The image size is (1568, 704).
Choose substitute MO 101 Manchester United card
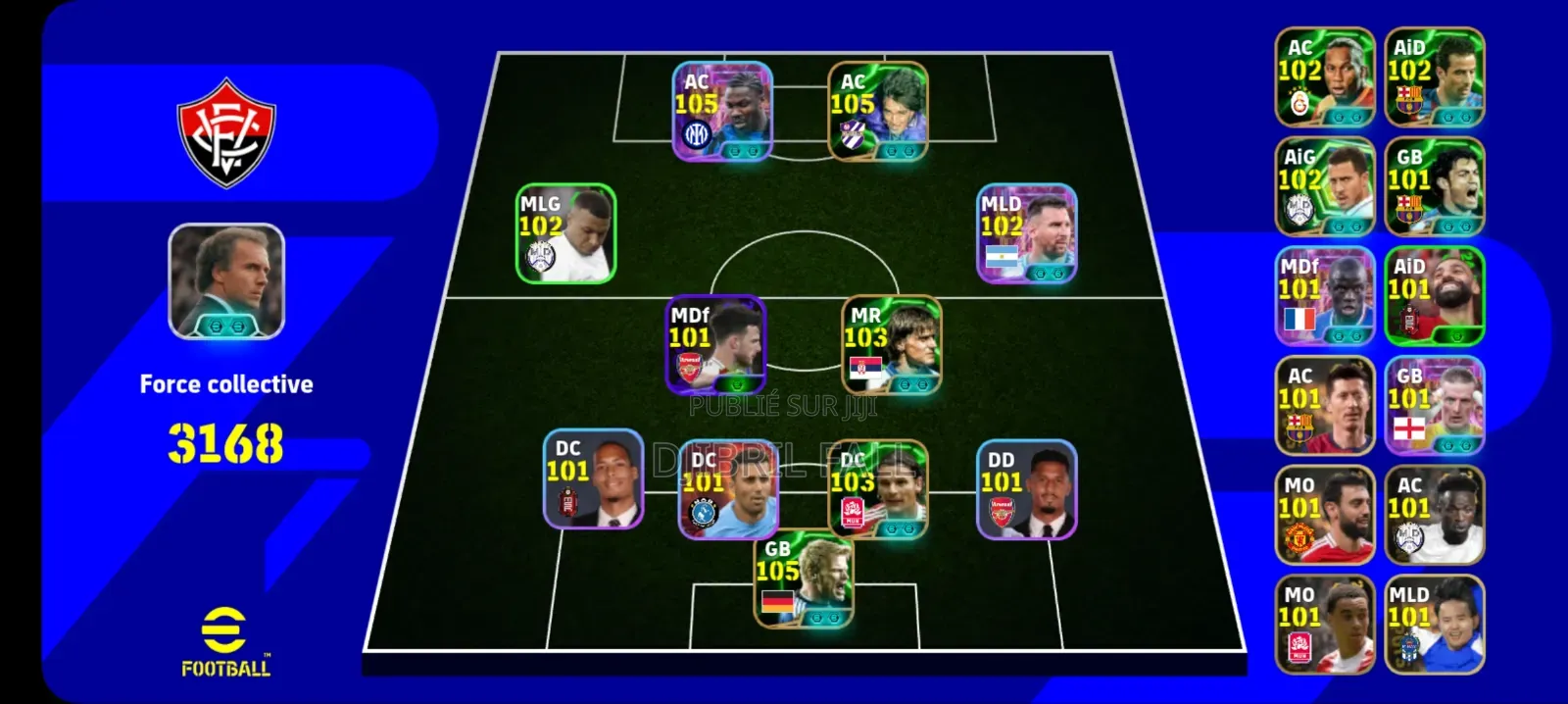(x=1324, y=516)
